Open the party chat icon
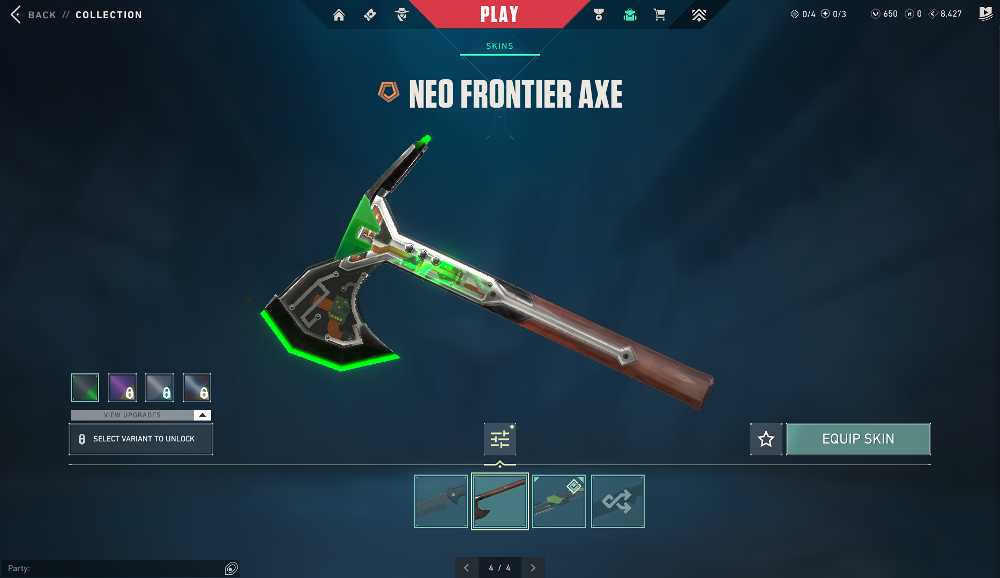This screenshot has height=578, width=1000. click(231, 569)
